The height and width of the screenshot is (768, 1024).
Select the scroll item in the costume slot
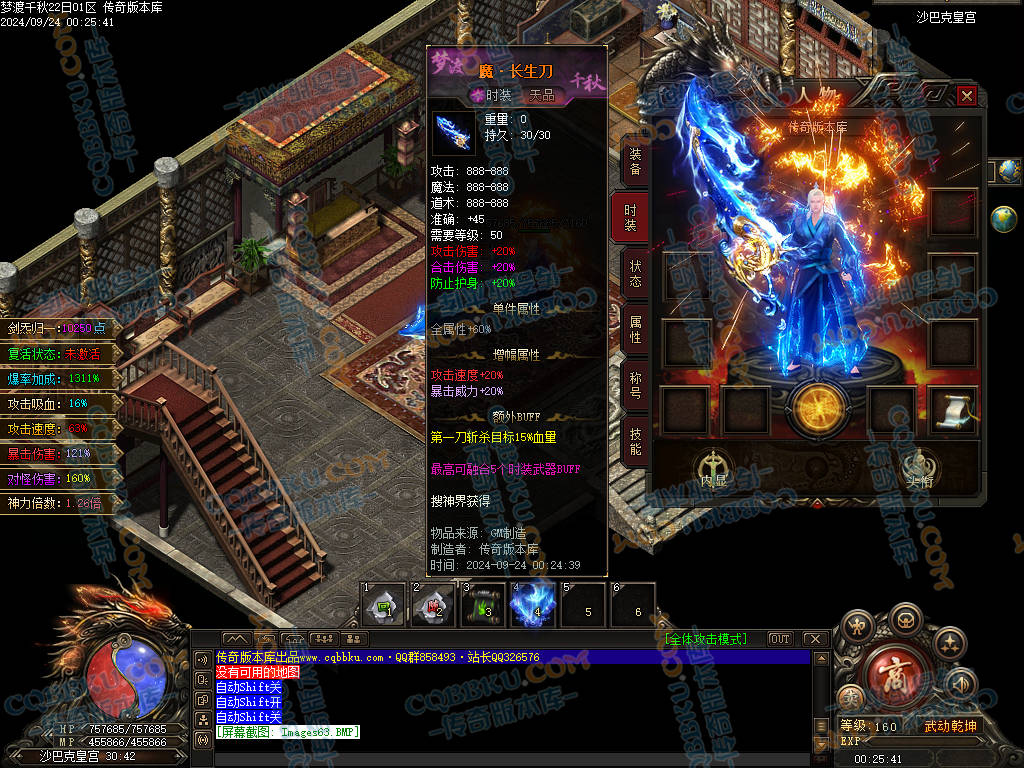coord(953,409)
